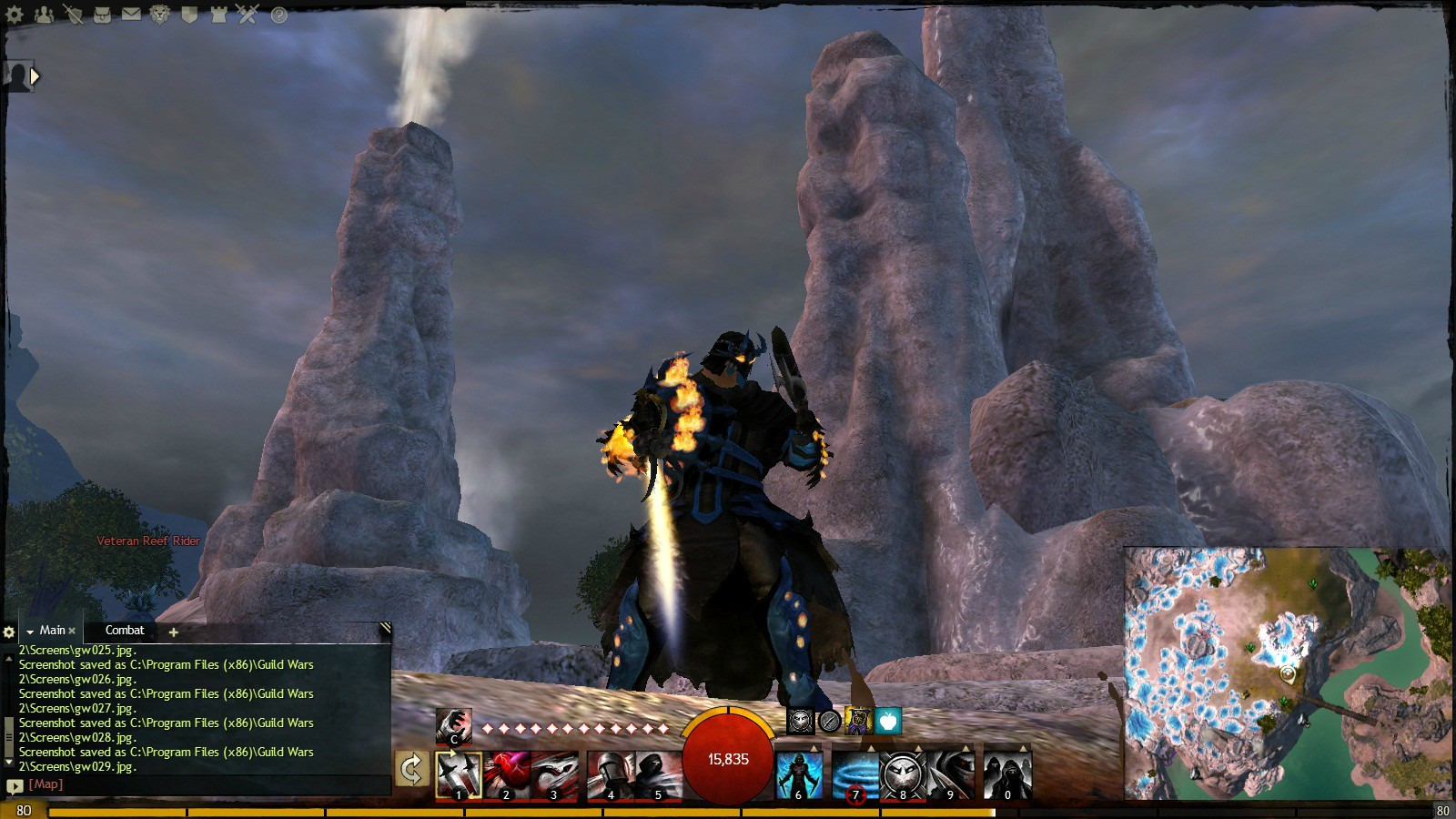
Task: Close the Main chat tab
Action: click(72, 631)
